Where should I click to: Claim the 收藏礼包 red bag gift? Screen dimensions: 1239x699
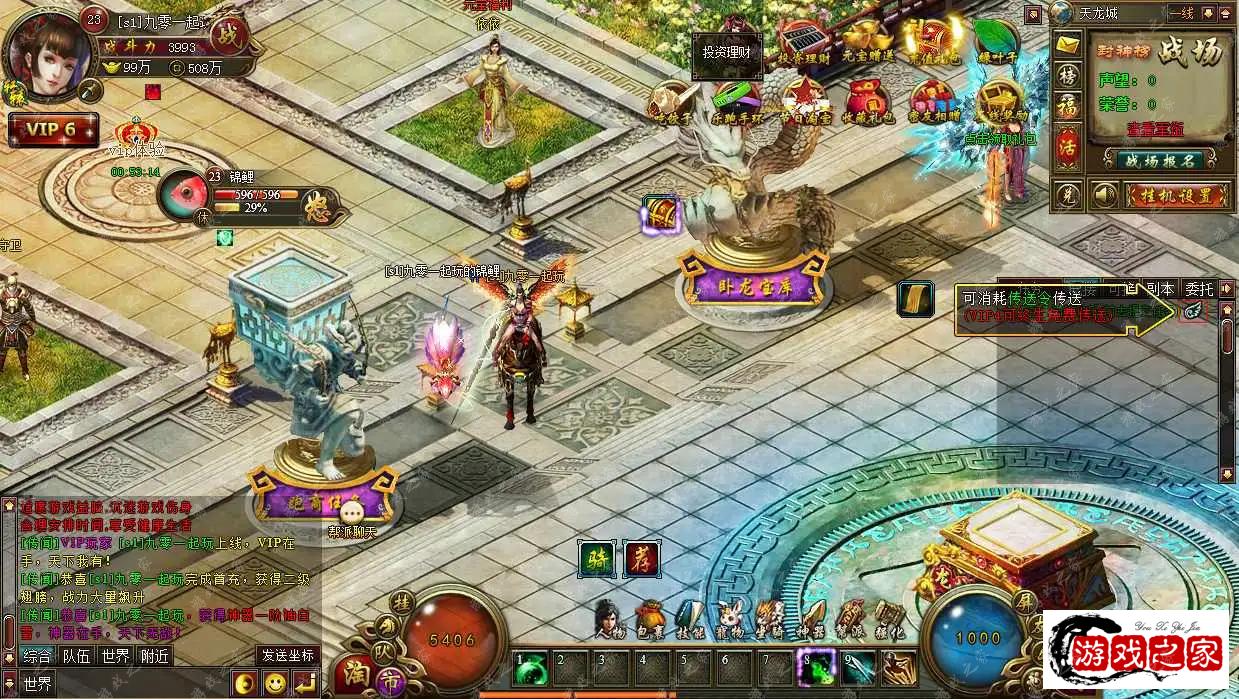[866, 101]
